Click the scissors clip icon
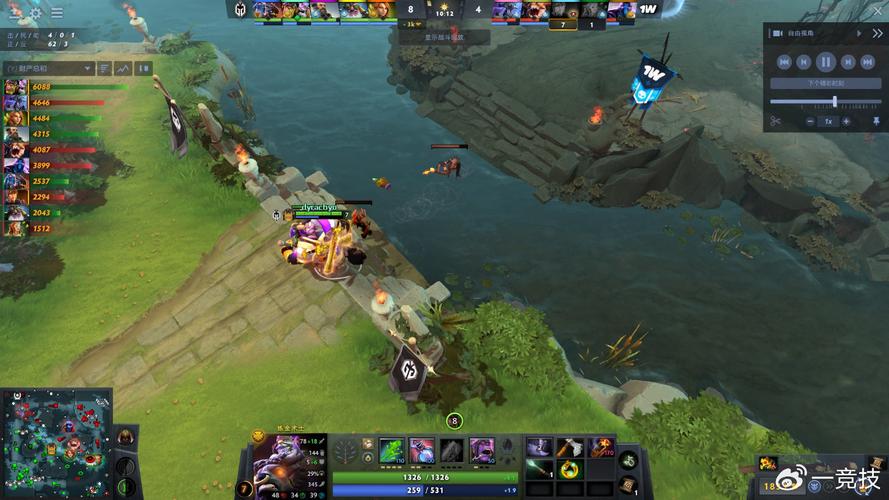 [x=775, y=121]
